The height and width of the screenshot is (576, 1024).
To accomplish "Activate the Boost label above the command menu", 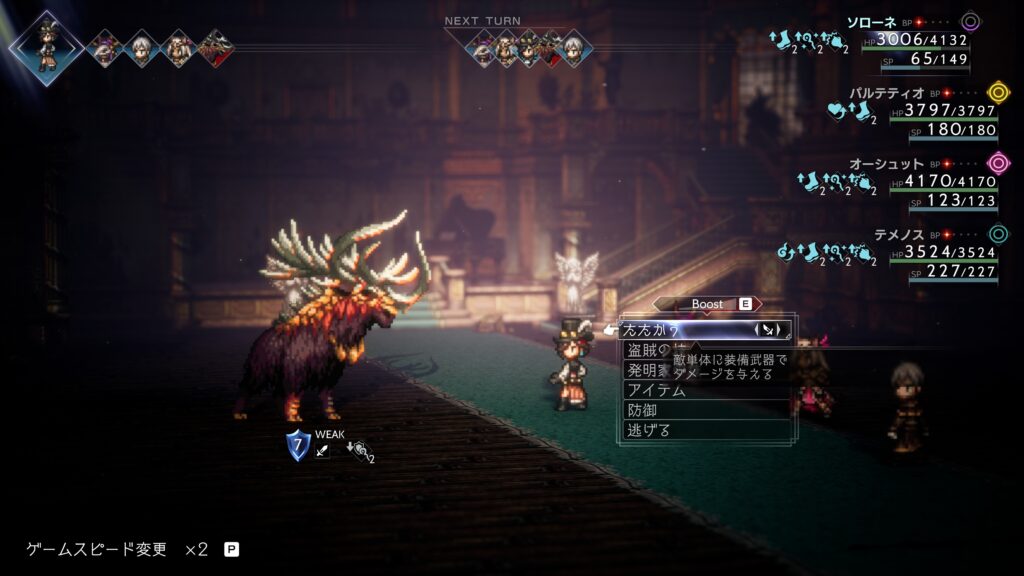I will click(x=707, y=304).
